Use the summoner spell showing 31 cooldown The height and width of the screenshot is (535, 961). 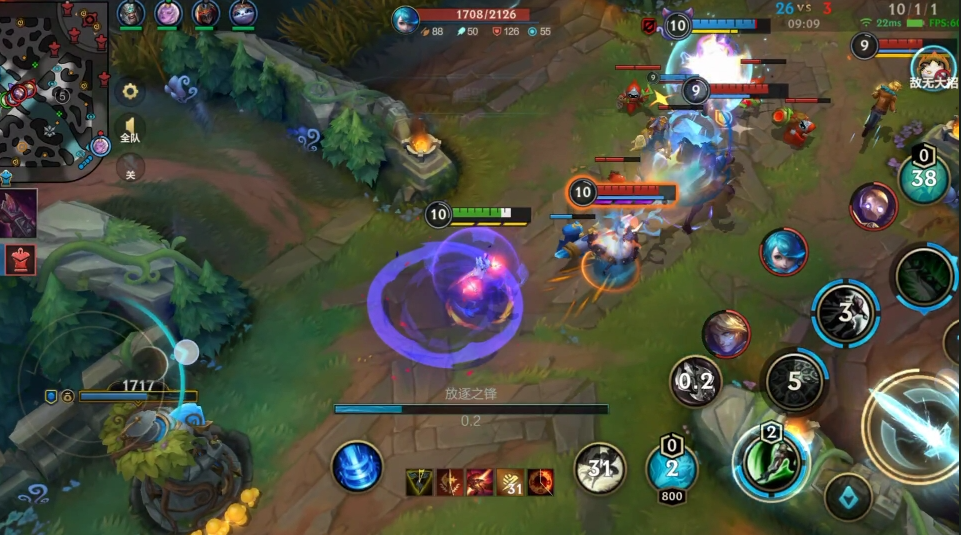tap(600, 468)
